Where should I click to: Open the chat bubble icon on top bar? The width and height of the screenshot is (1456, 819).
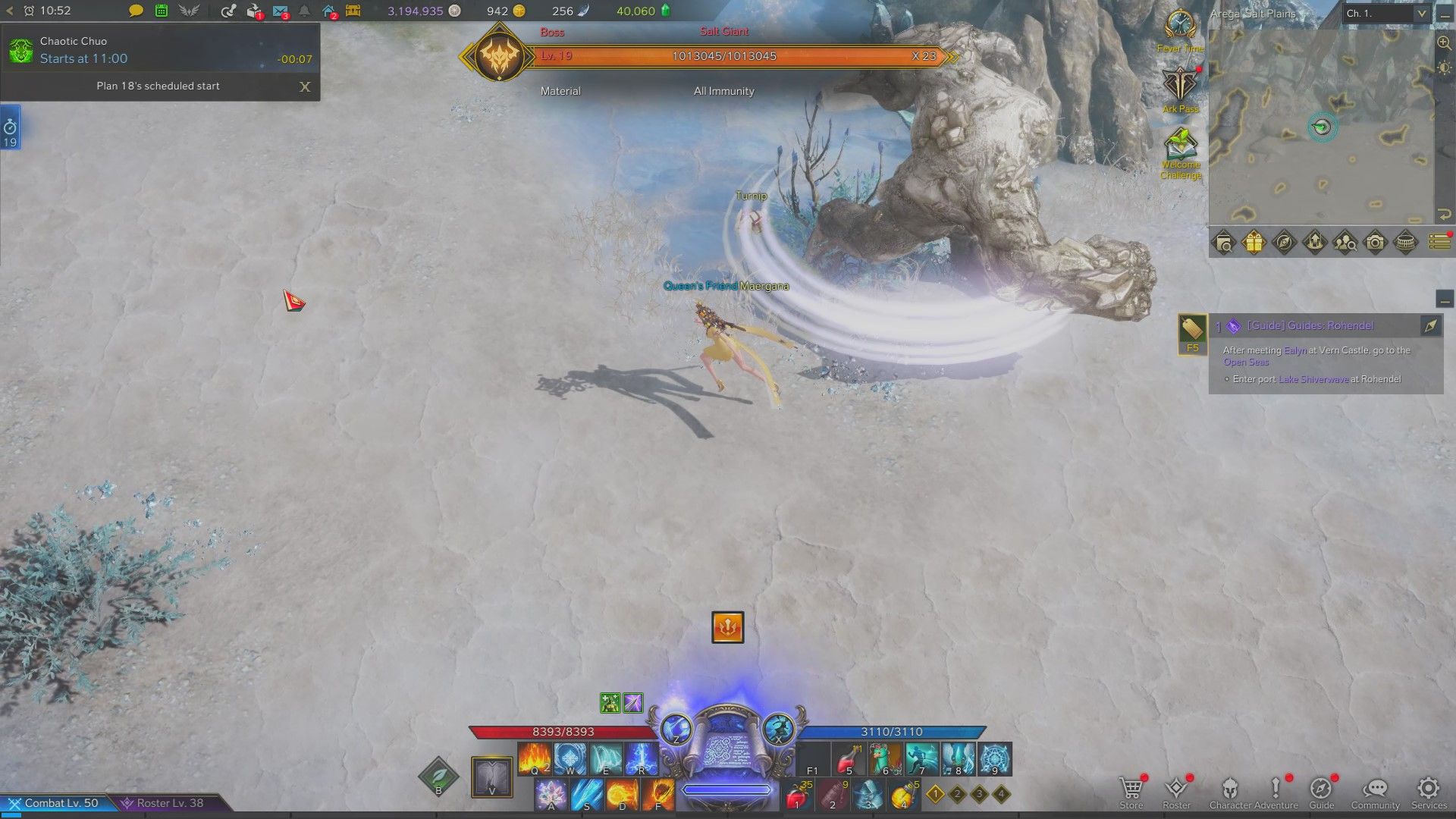coord(135,11)
